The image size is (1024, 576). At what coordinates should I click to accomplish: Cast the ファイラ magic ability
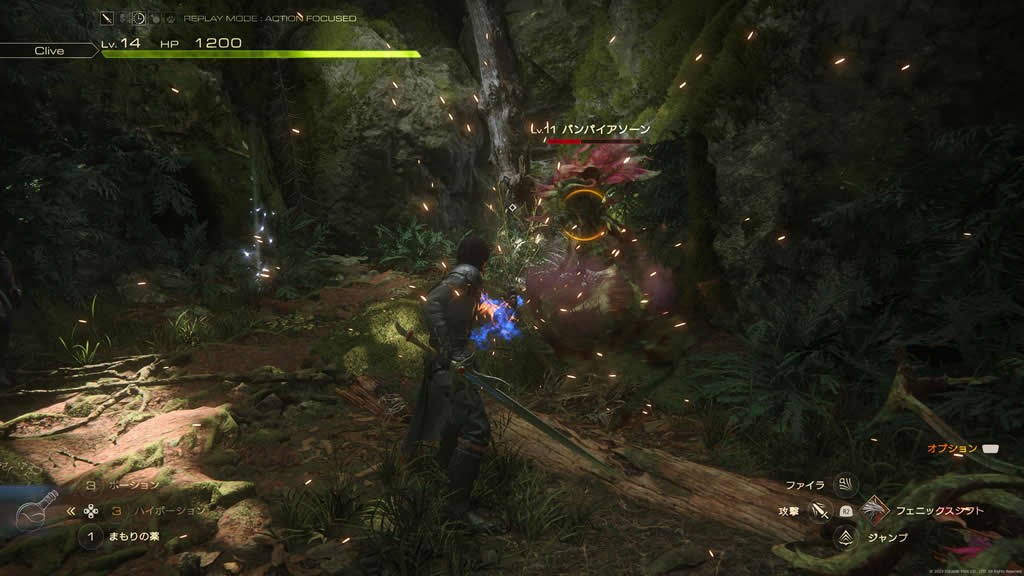point(846,485)
